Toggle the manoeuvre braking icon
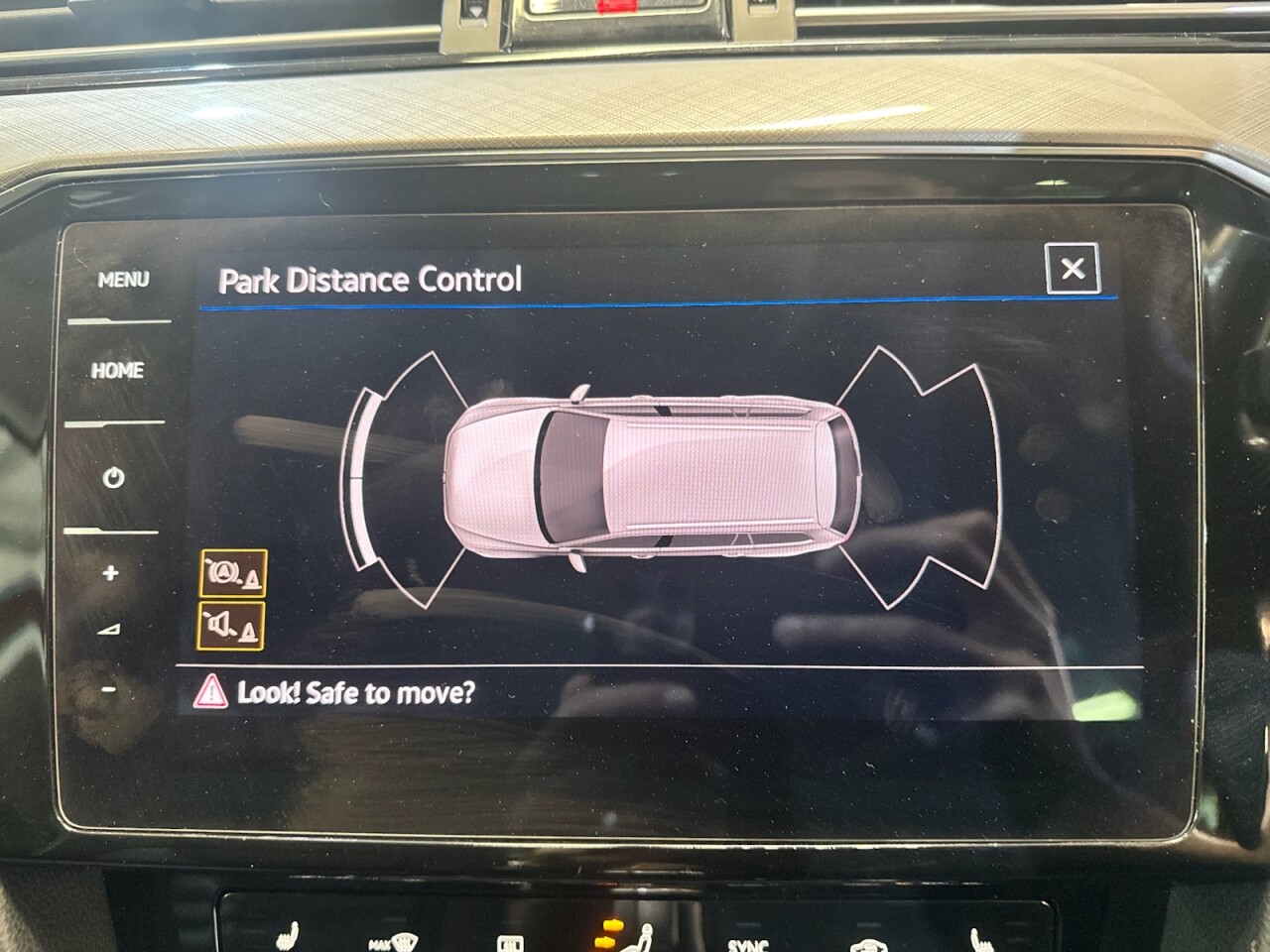The height and width of the screenshot is (952, 1270). click(233, 573)
